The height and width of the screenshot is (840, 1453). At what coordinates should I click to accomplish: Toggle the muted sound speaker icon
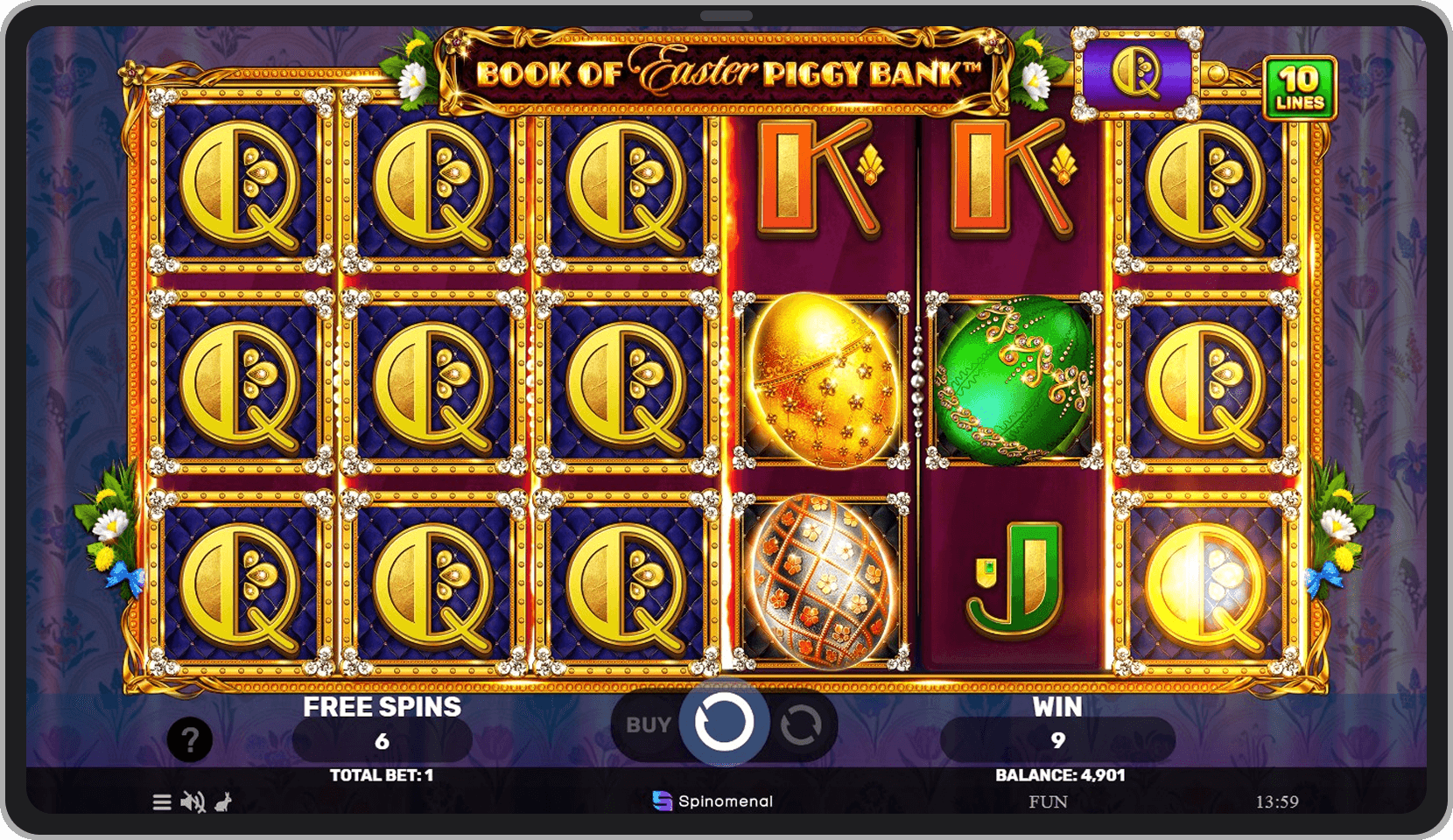[192, 802]
